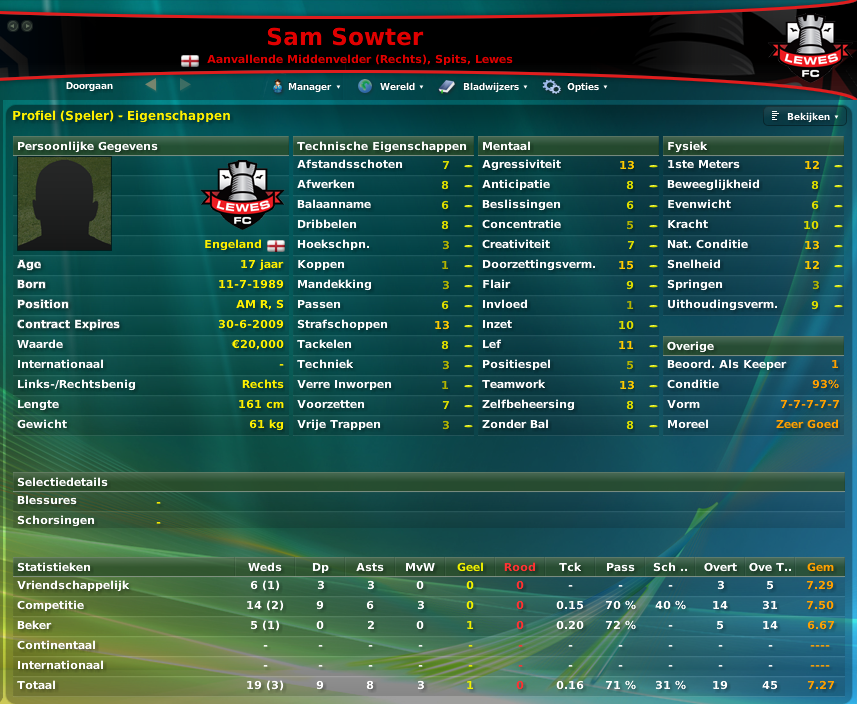Click the Doorgaan continue button
Screen dimensions: 857x704
click(x=89, y=86)
